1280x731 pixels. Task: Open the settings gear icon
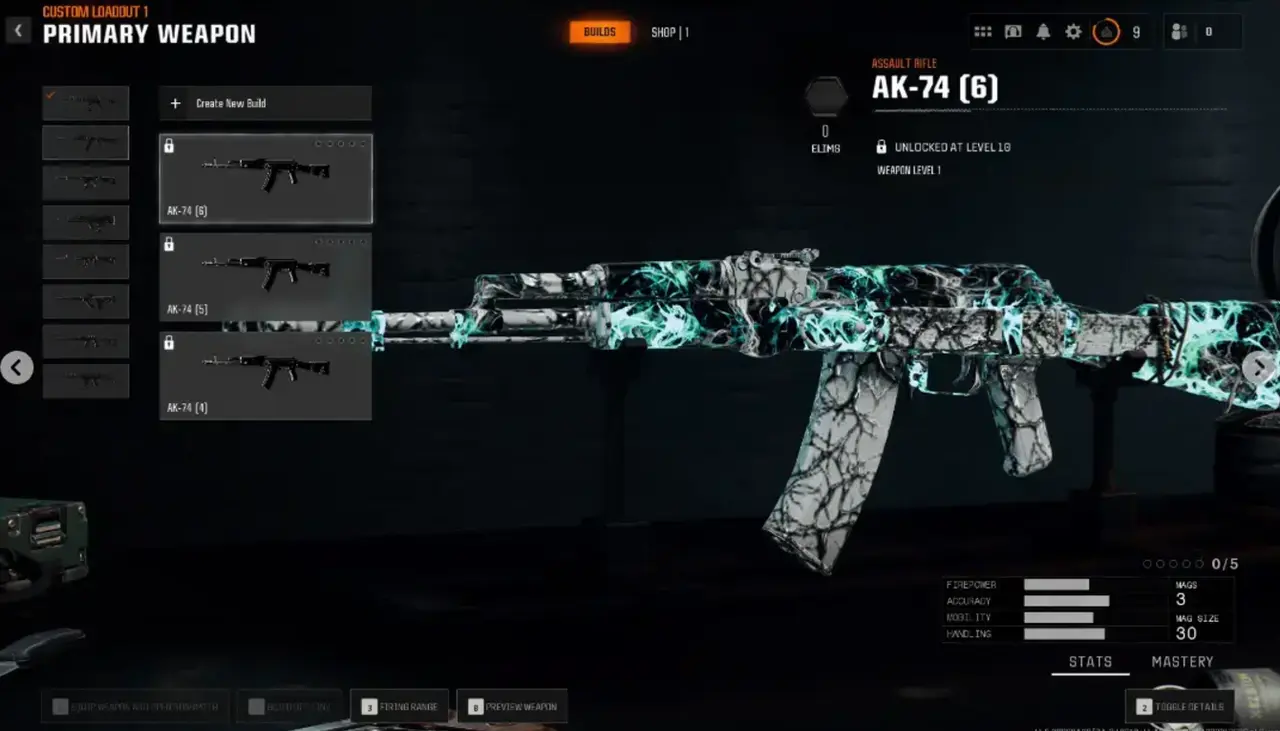pos(1072,31)
